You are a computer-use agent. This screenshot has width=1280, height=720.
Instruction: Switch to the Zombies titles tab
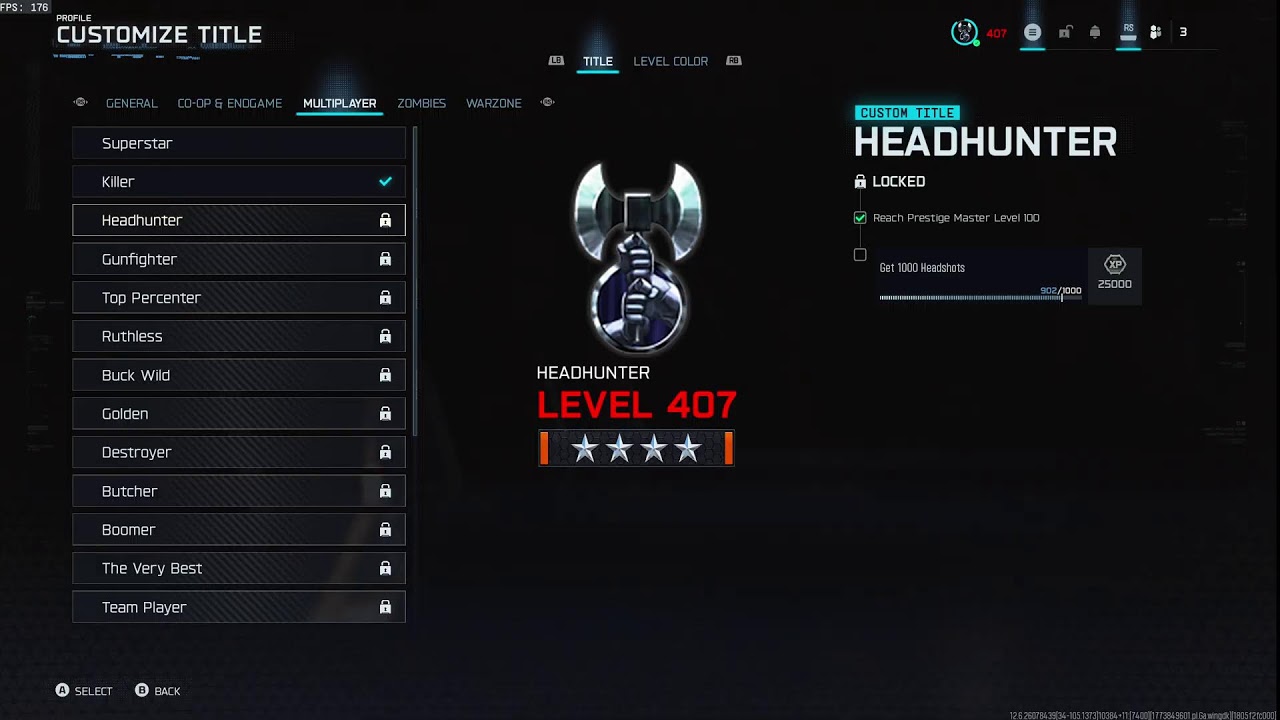pos(421,103)
